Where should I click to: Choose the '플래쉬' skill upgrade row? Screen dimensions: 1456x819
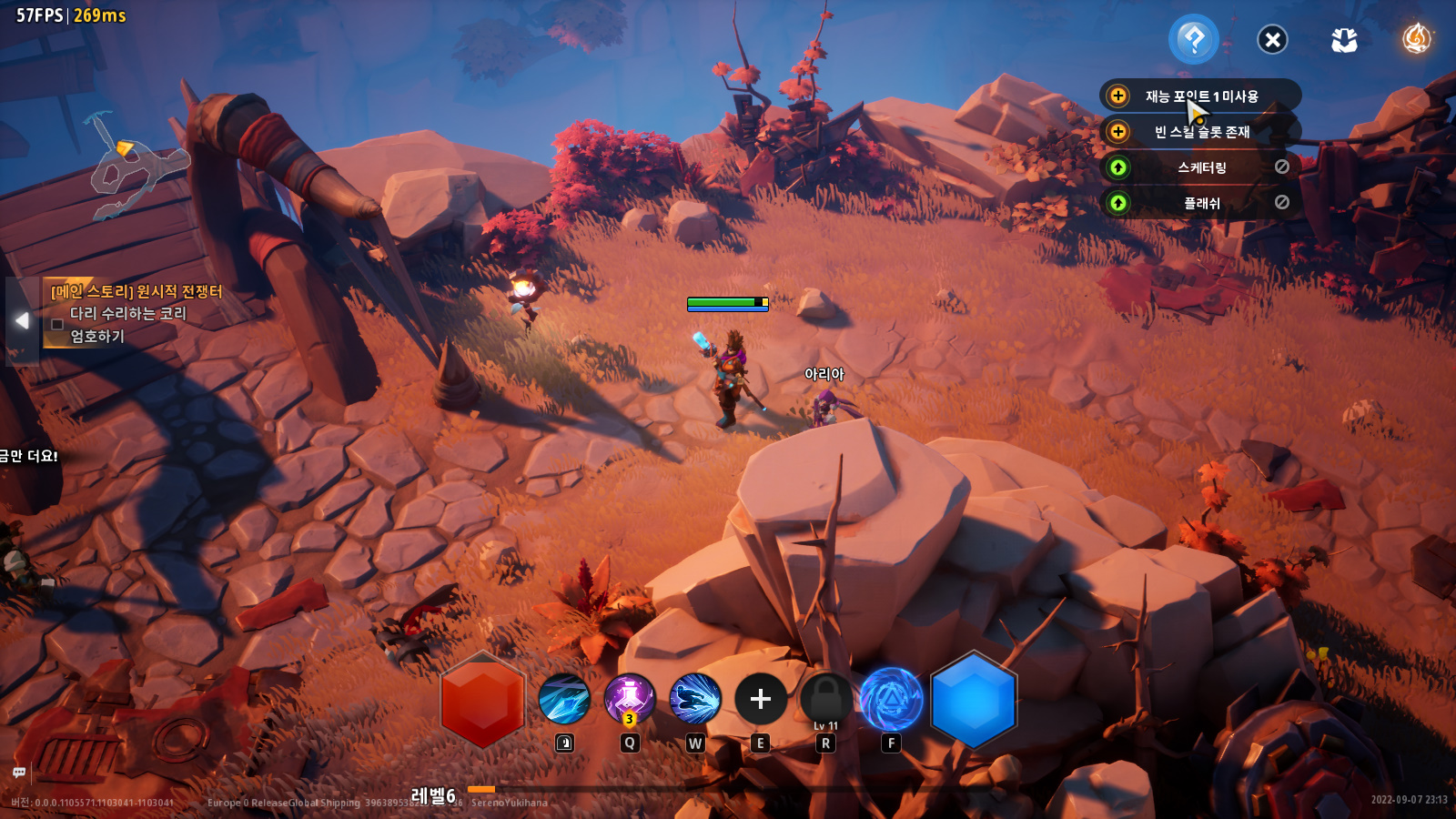pos(1201,203)
